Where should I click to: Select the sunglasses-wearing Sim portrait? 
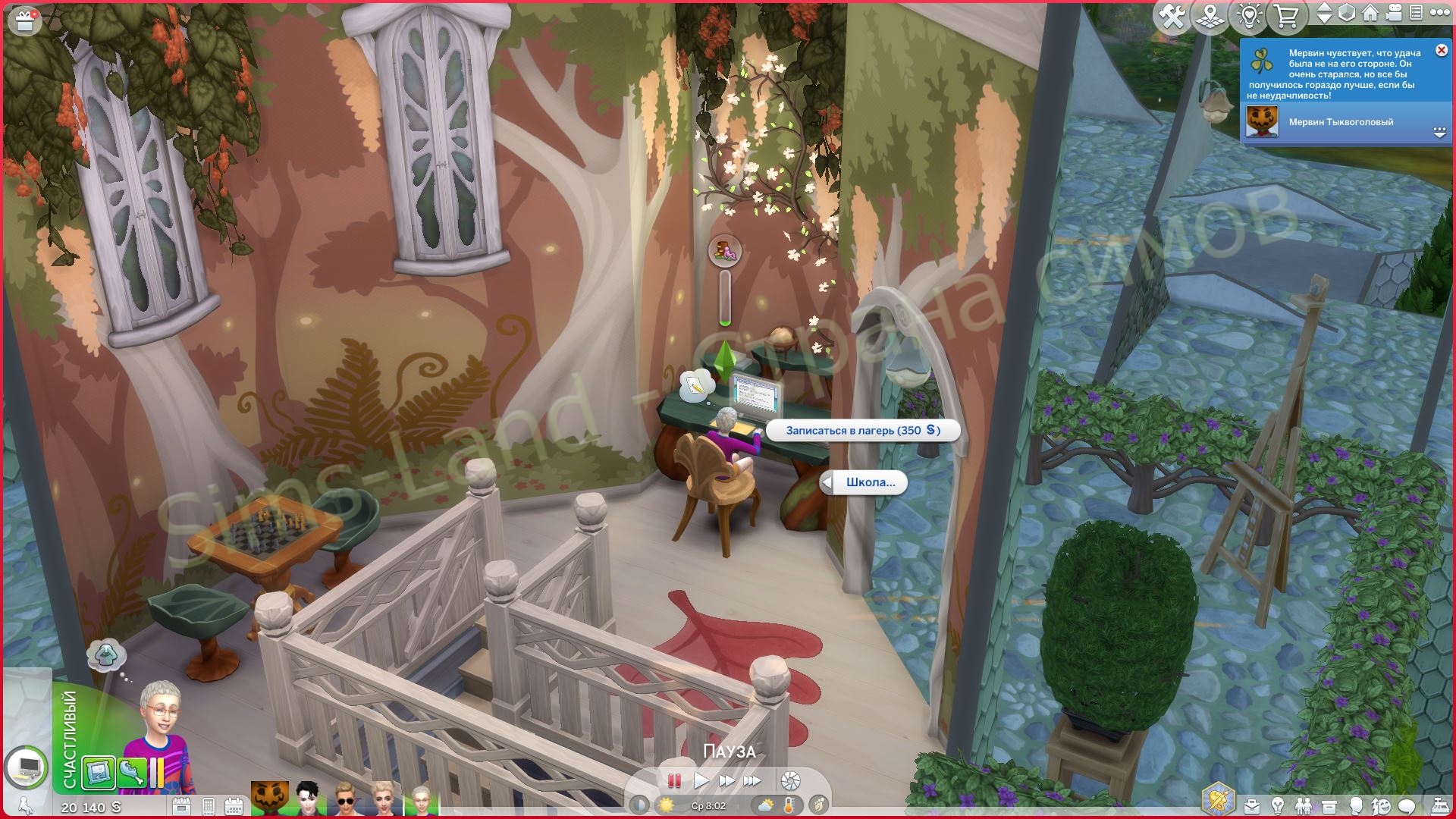(x=345, y=799)
